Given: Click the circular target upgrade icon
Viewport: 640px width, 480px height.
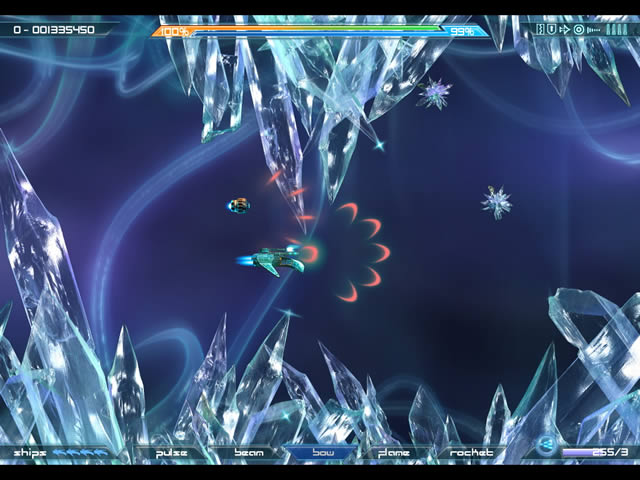Looking at the screenshot, I should click(x=578, y=30).
